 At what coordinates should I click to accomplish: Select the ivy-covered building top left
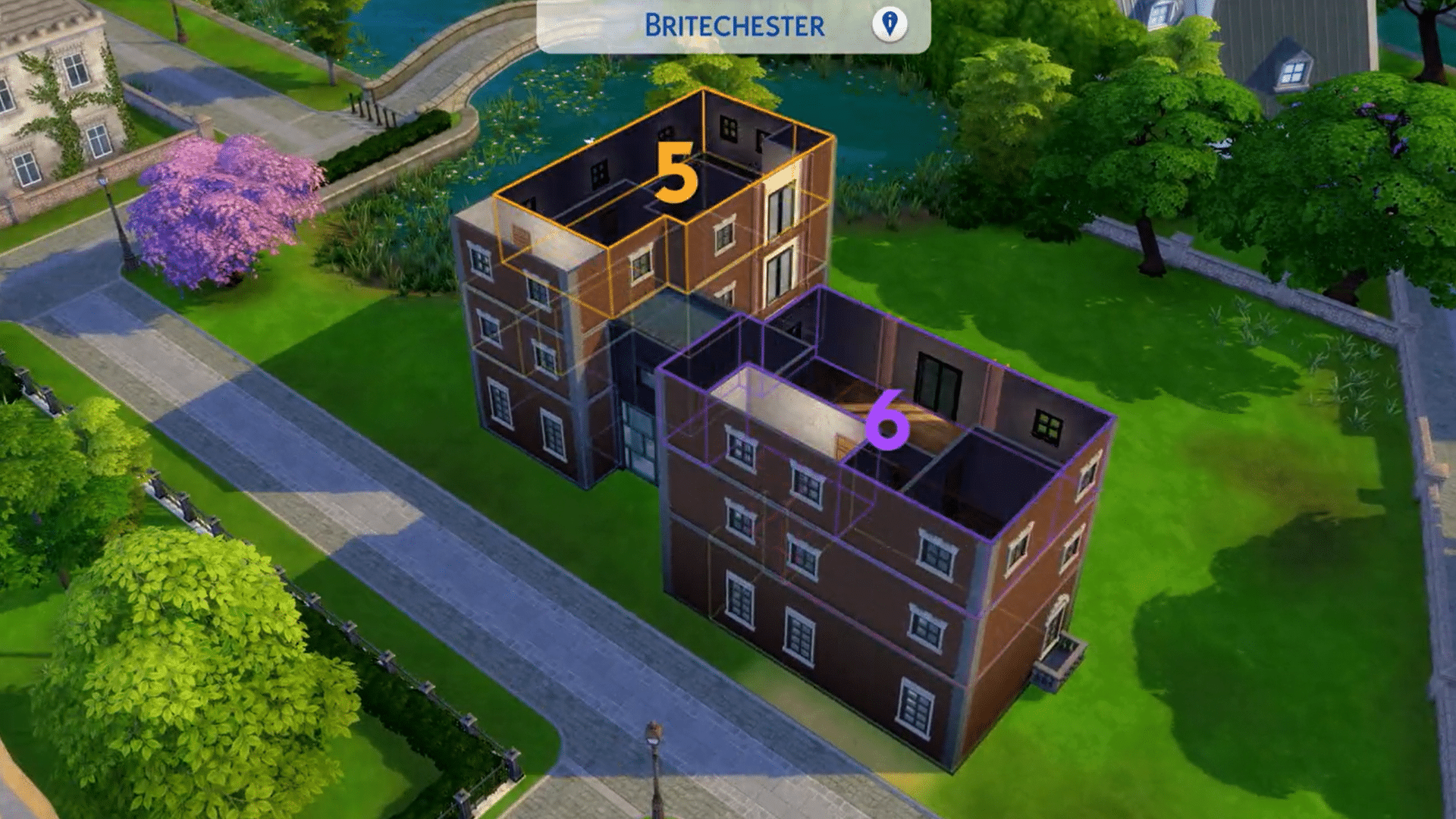point(61,91)
